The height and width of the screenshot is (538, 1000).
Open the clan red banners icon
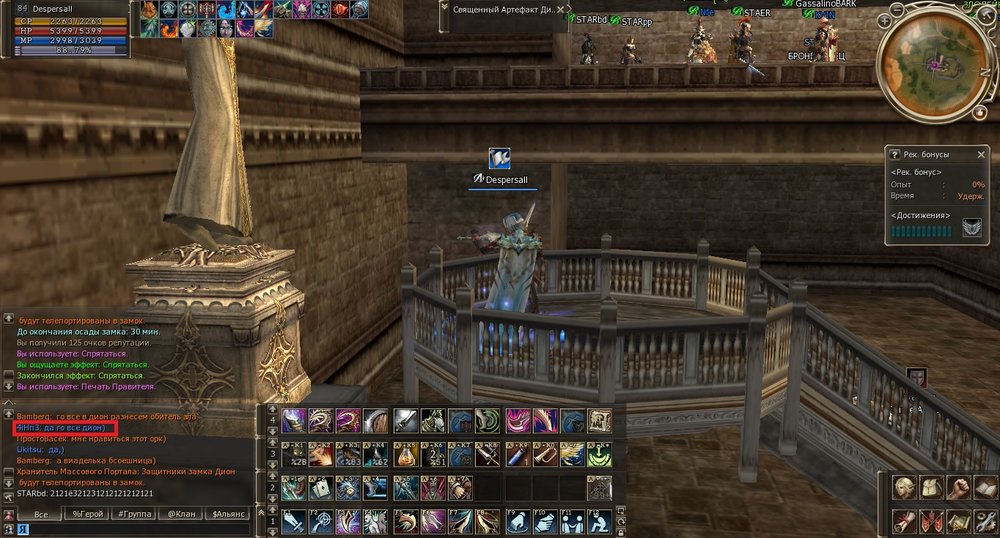pos(932,520)
